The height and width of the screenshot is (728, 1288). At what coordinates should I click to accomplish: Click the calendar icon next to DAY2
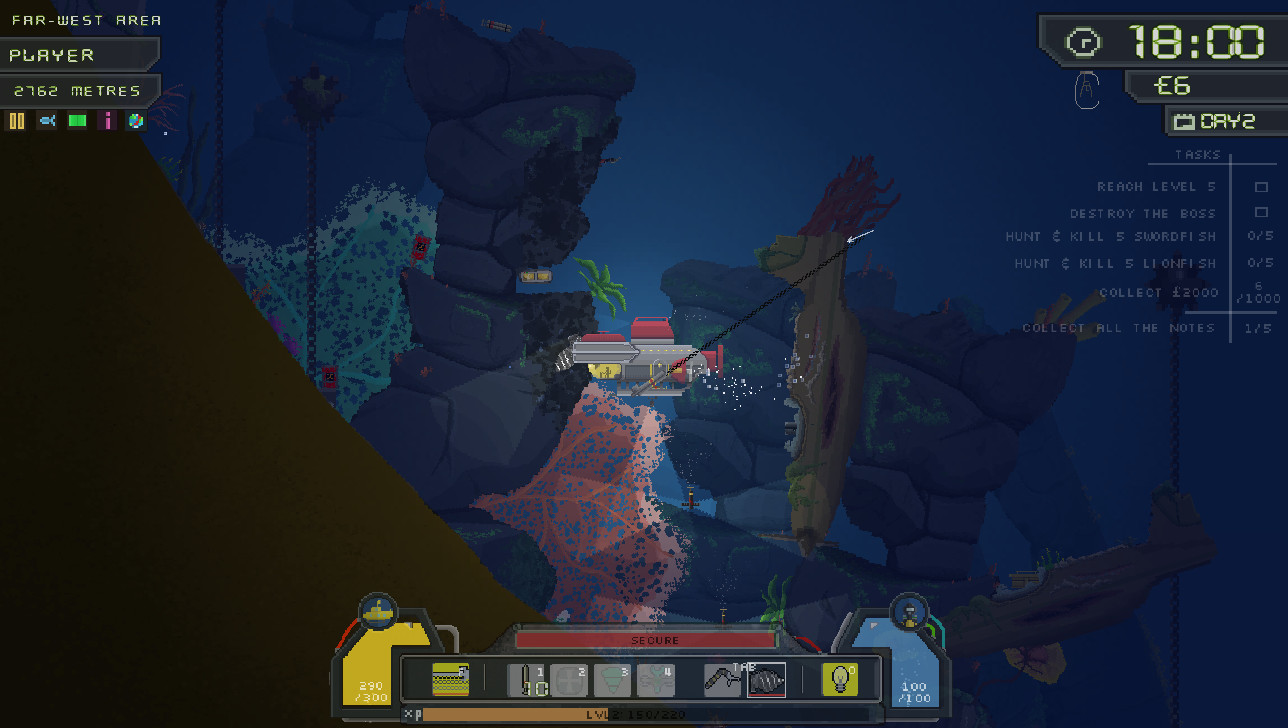[x=1186, y=120]
